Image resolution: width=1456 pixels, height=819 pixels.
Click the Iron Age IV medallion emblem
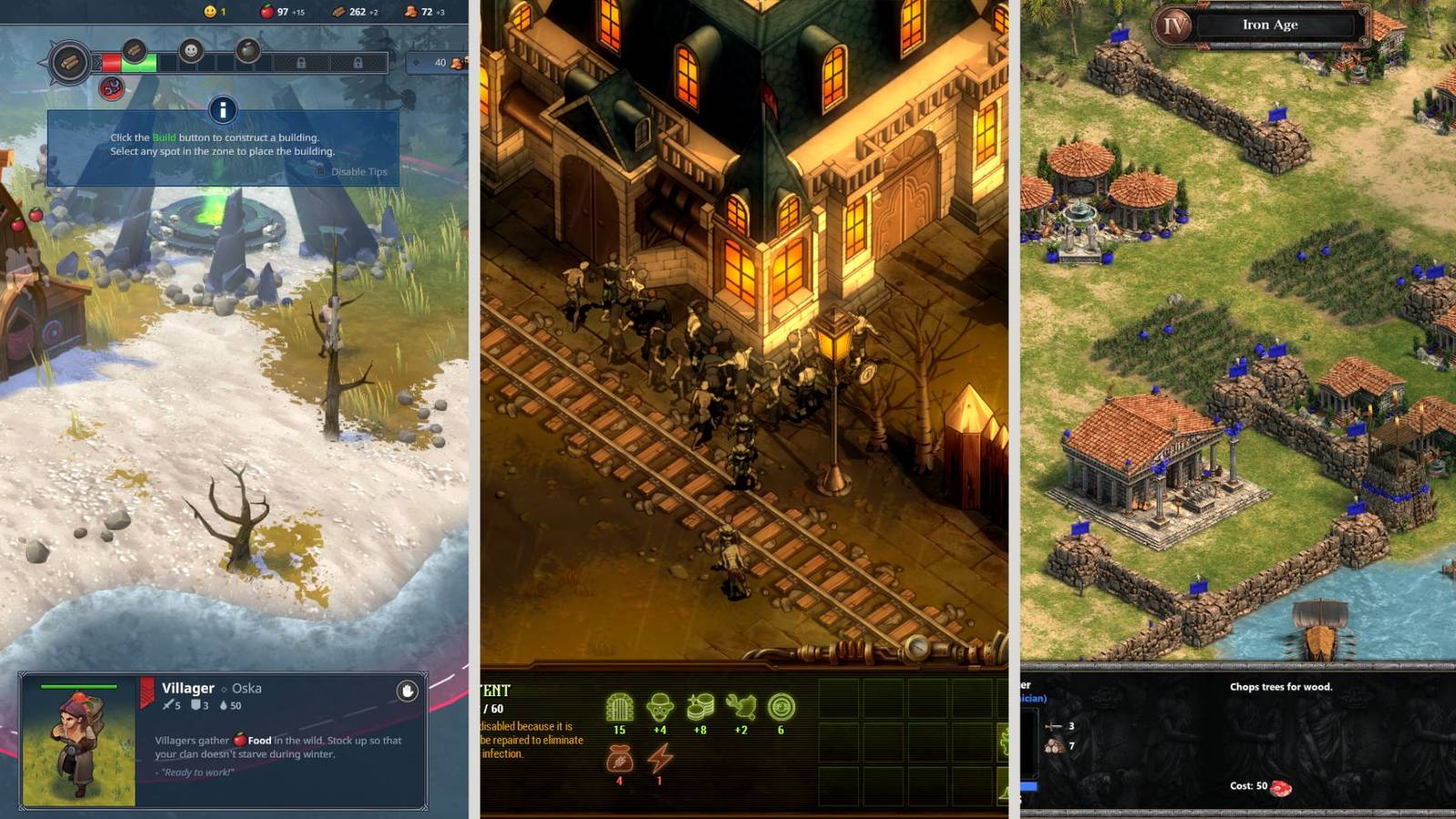click(x=1175, y=25)
